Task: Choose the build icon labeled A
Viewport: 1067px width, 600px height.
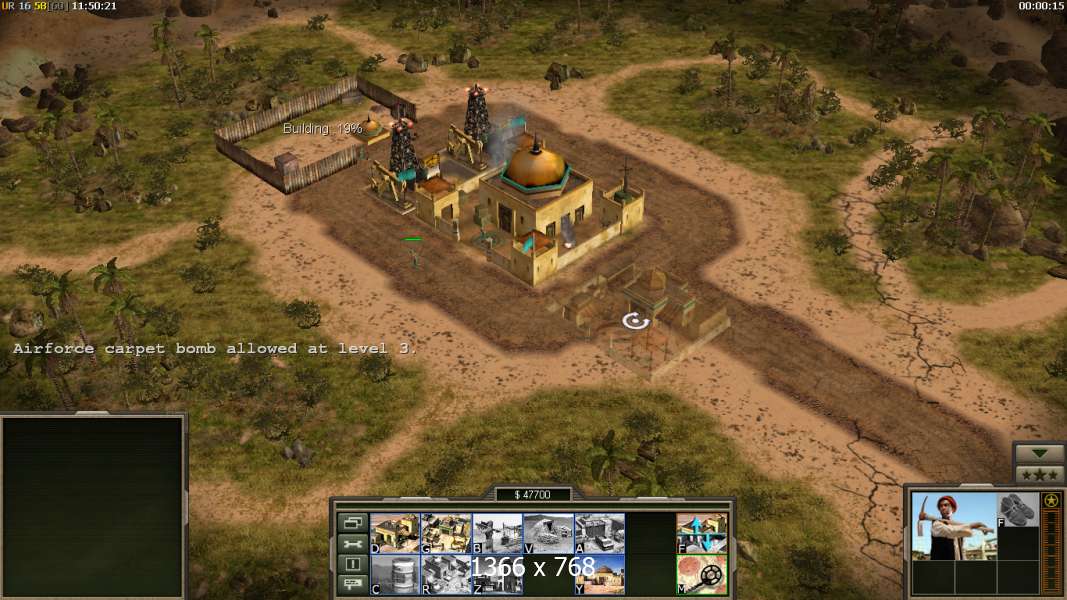Action: pos(599,533)
